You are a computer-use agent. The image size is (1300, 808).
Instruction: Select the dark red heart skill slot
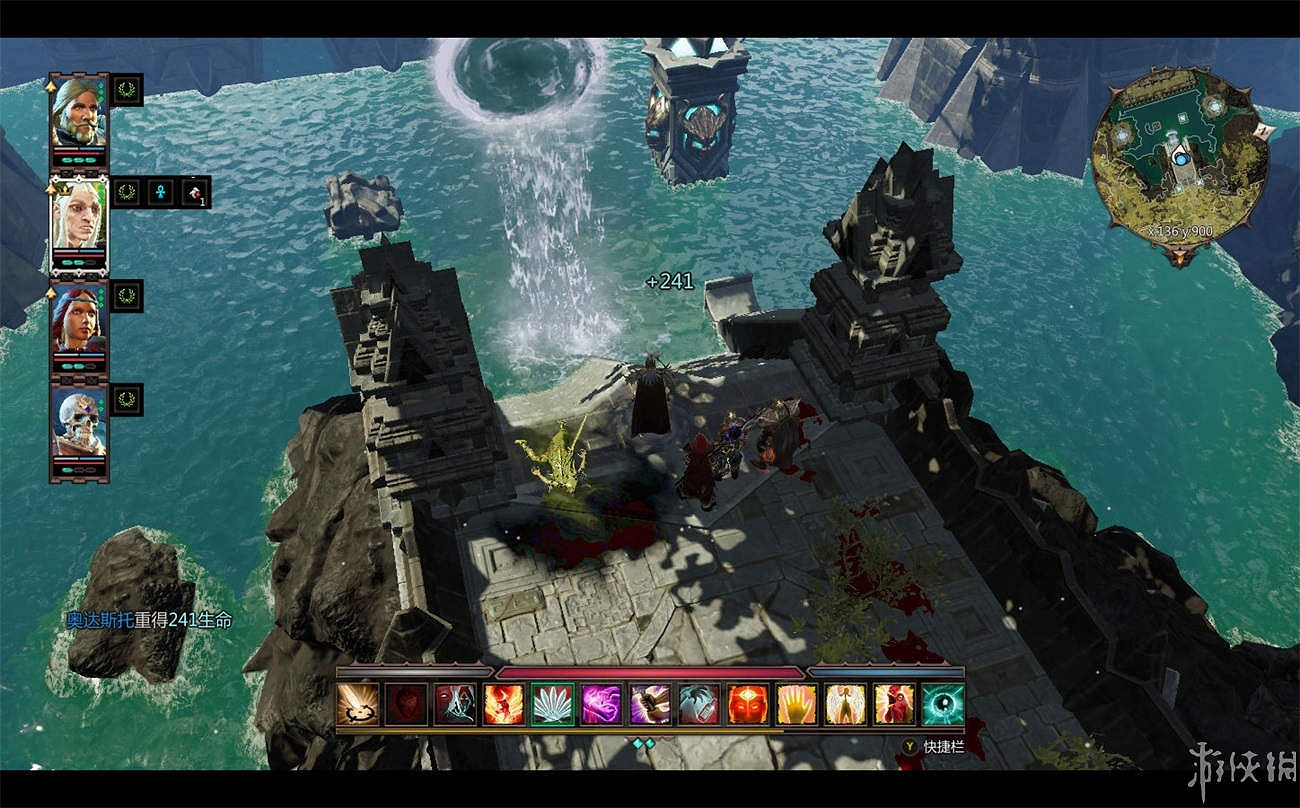tap(406, 704)
